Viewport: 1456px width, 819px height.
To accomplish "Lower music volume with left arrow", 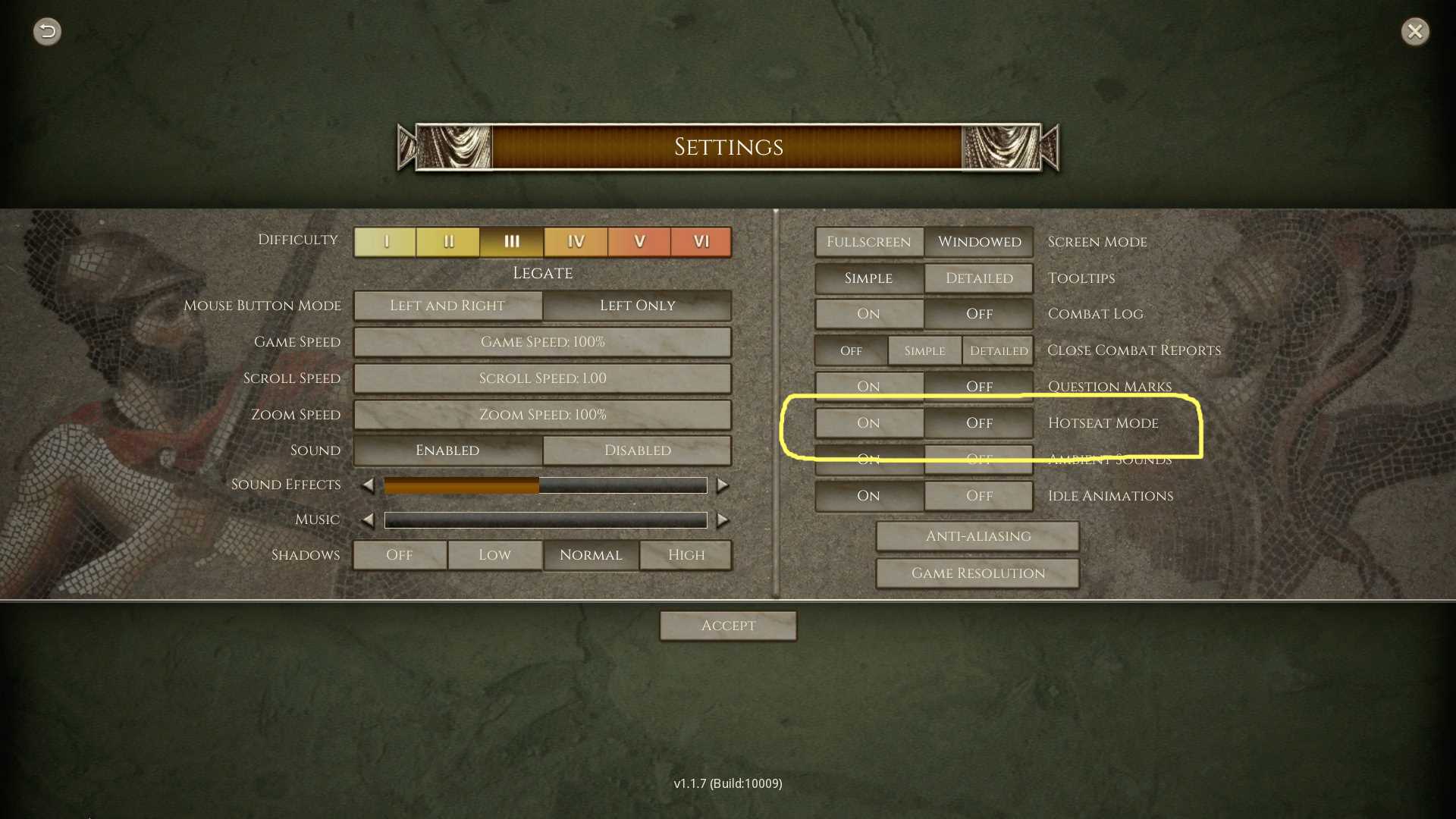I will 368,520.
